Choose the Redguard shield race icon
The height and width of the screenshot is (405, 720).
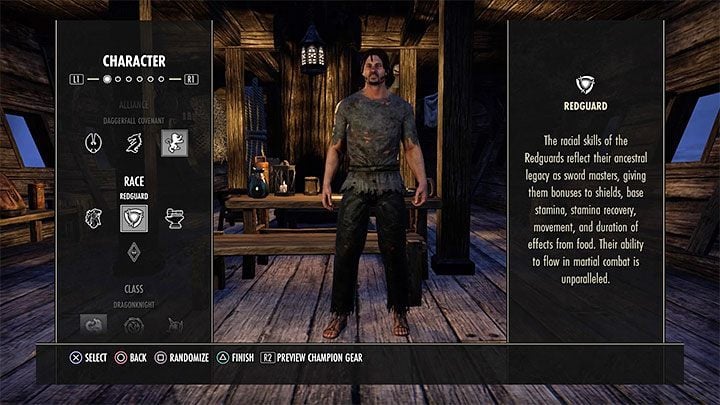[x=133, y=219]
